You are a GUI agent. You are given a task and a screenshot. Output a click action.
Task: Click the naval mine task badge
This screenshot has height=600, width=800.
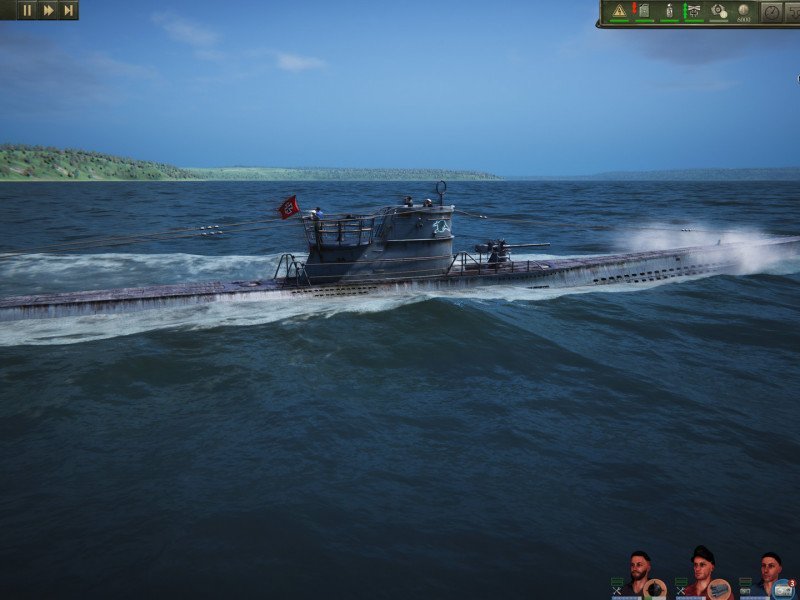(x=655, y=589)
